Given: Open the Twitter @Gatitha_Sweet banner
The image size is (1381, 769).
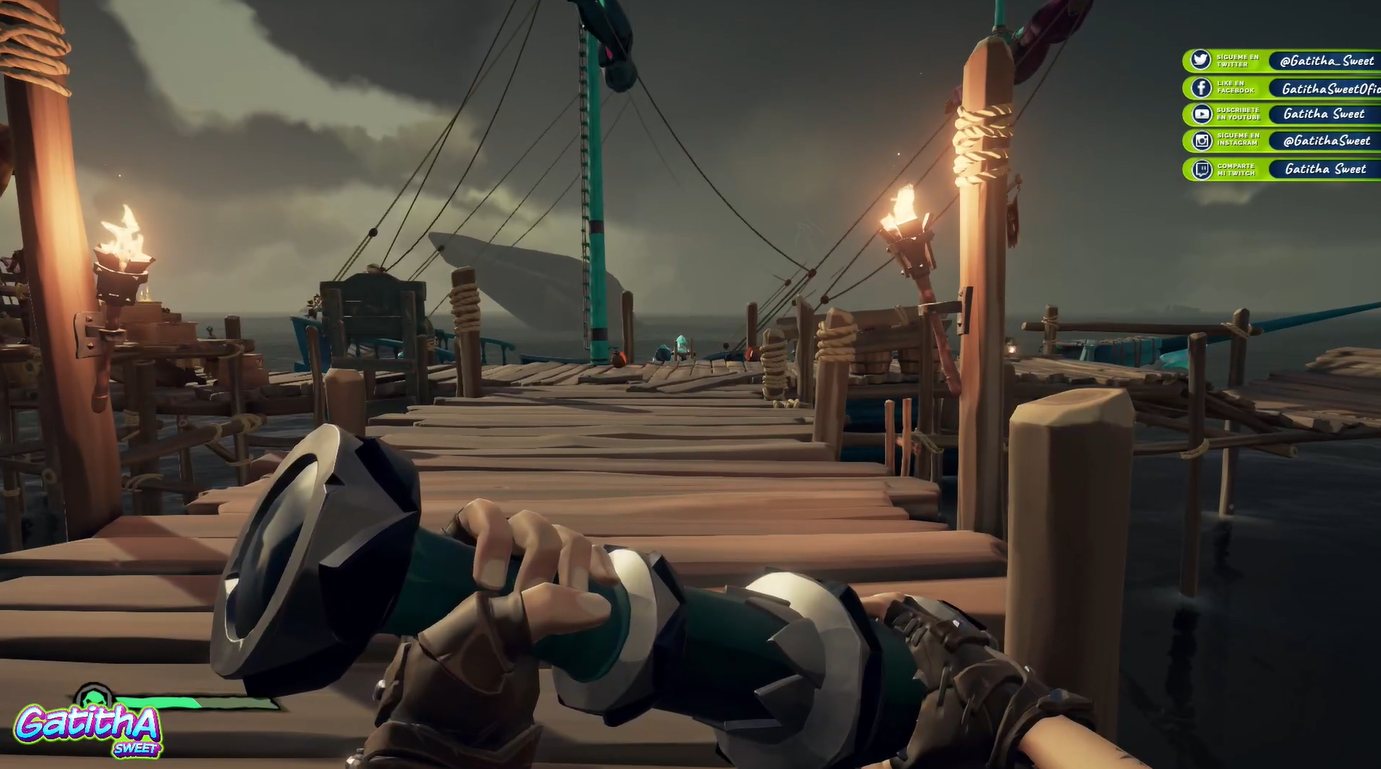Looking at the screenshot, I should [x=1281, y=61].
